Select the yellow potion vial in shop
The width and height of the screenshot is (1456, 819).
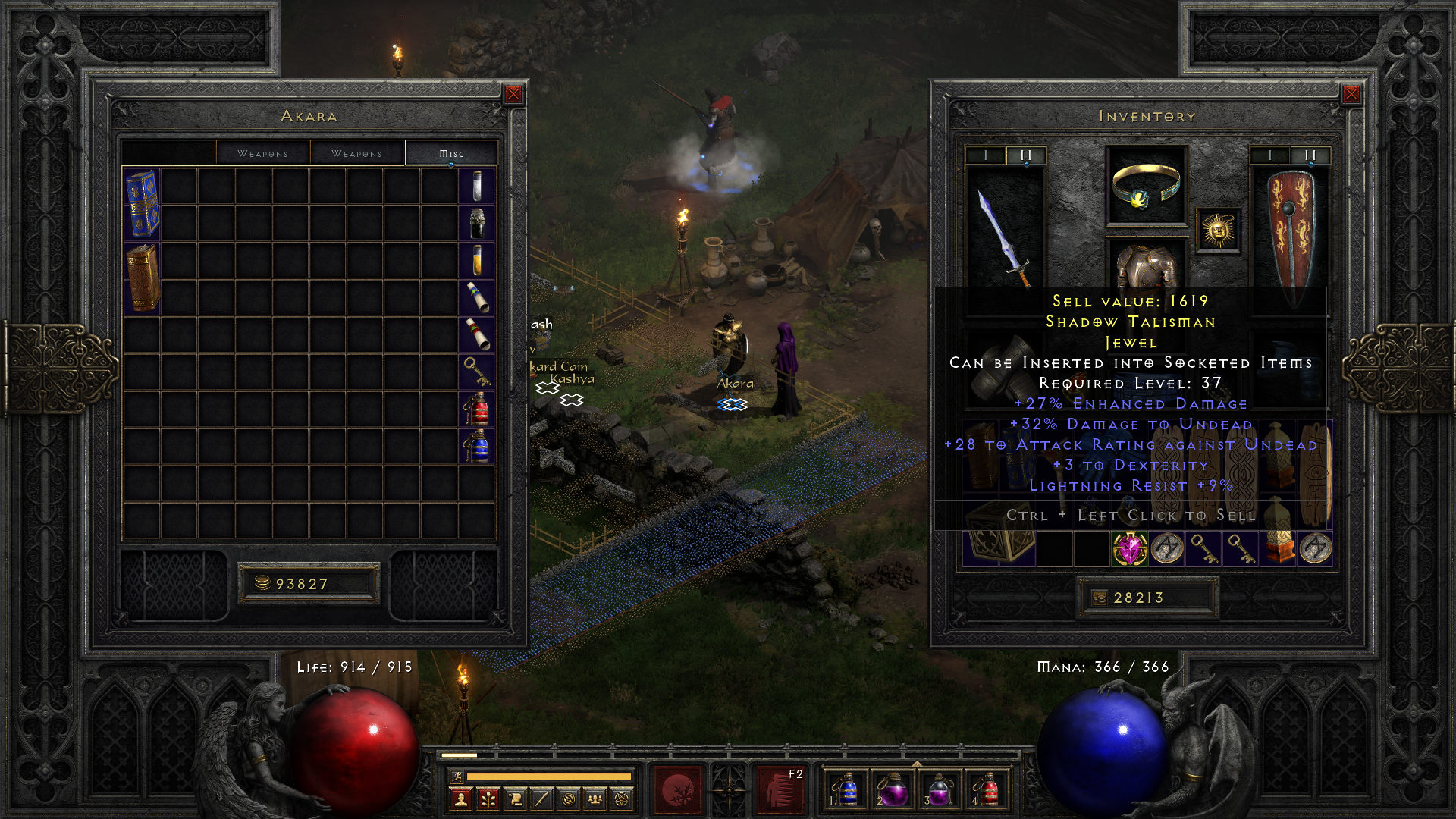476,259
